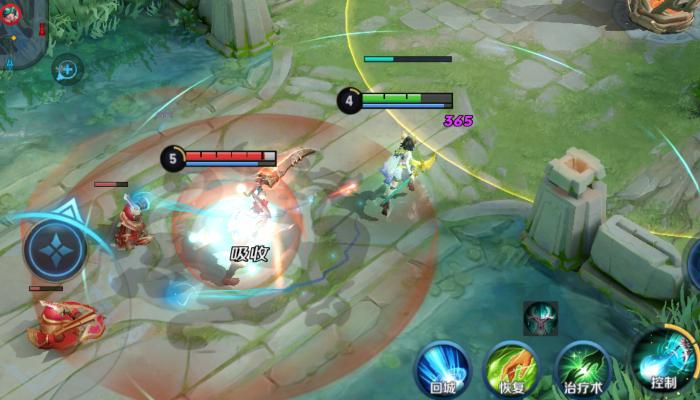Activate the 回城 recall button

point(442,366)
